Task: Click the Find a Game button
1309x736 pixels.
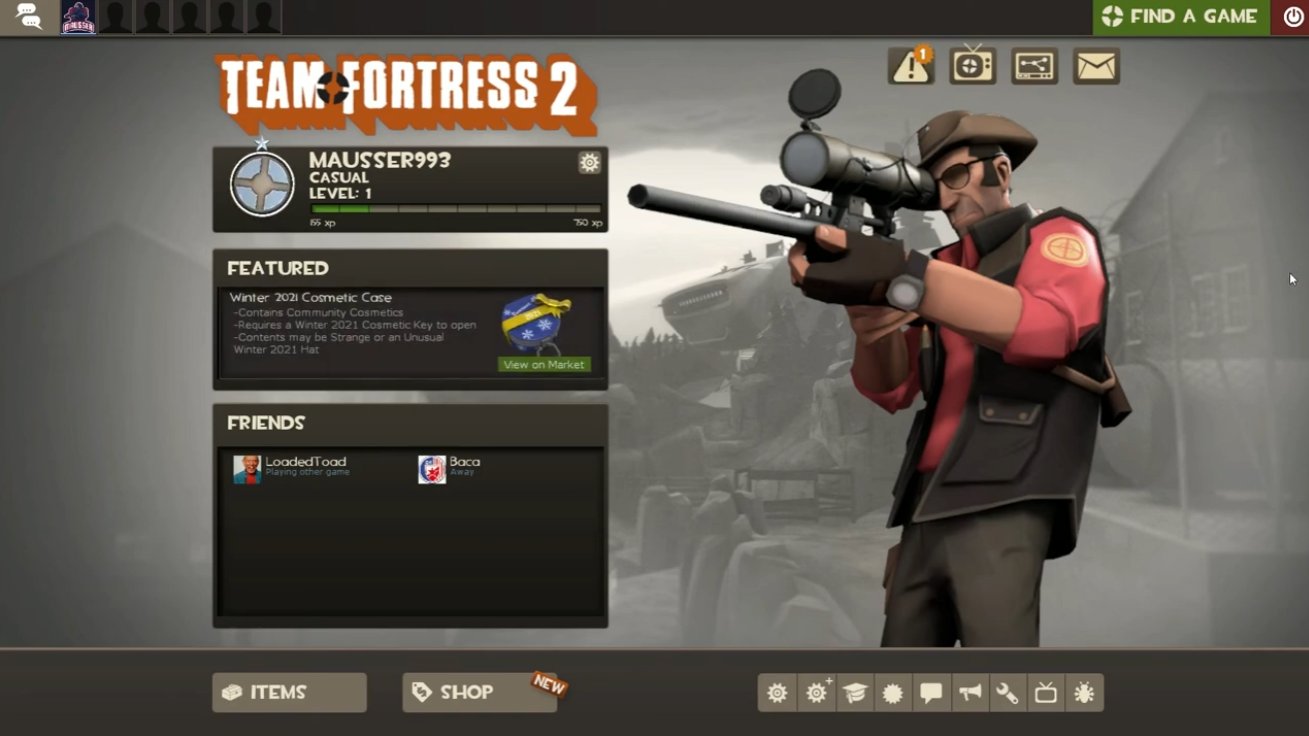Action: (1180, 17)
